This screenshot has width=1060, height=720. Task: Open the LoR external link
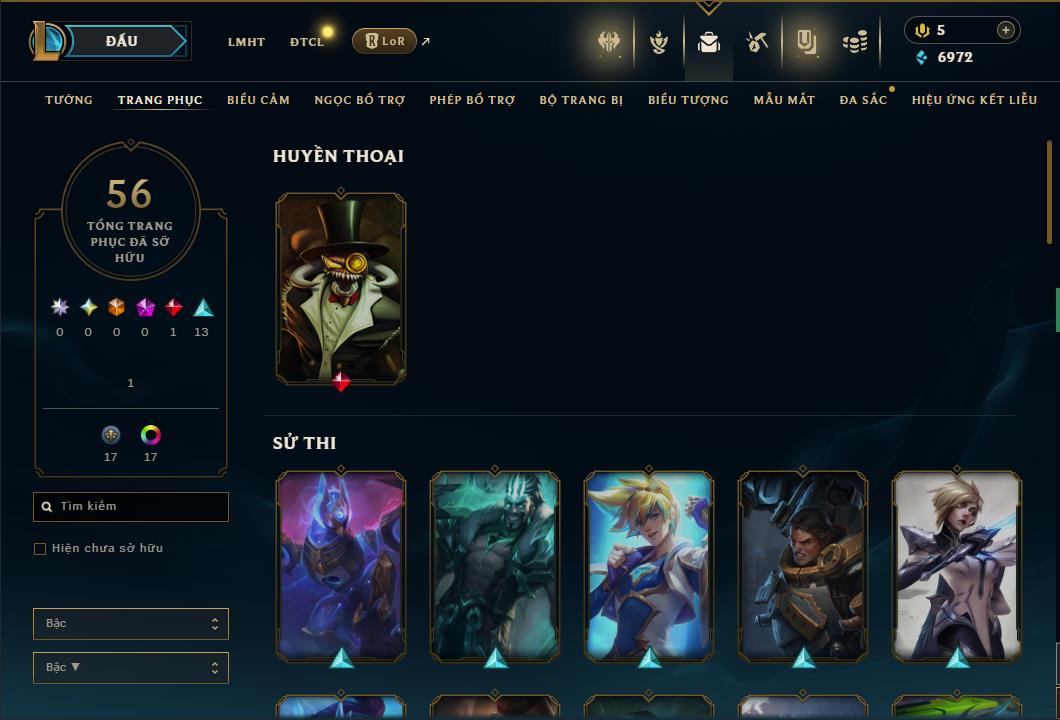click(x=385, y=41)
